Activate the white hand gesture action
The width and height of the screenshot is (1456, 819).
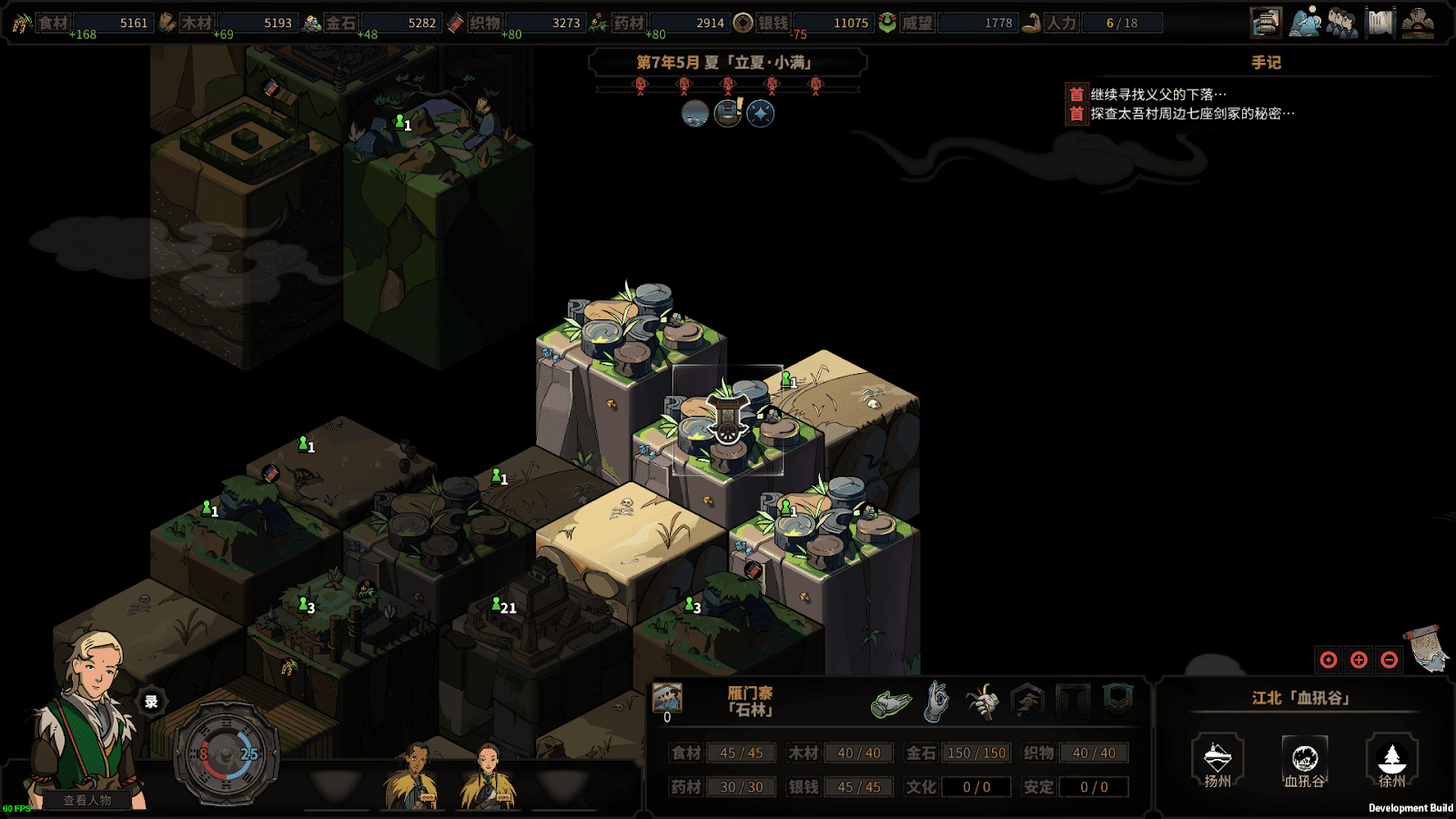click(936, 703)
